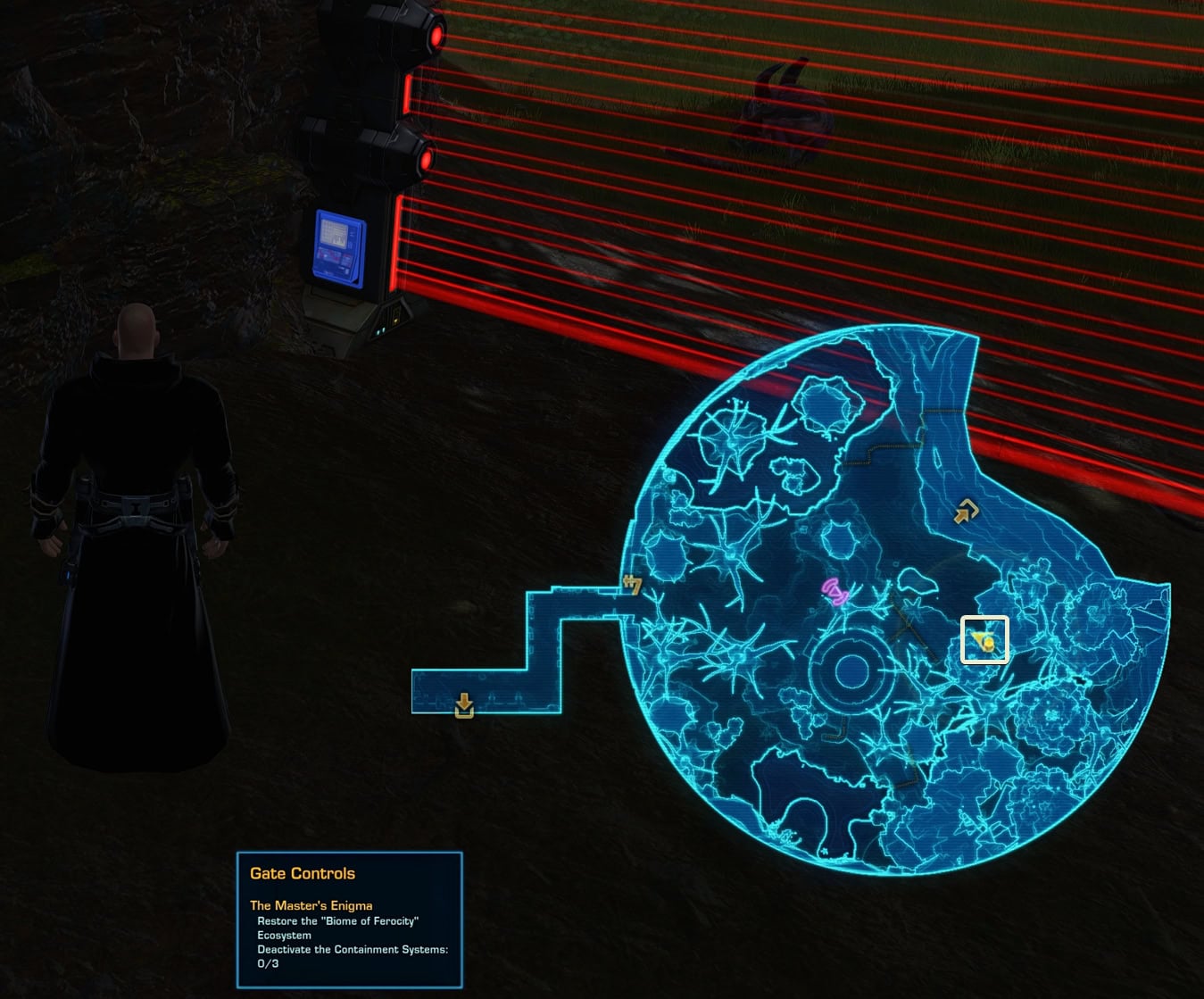Screen dimensions: 1204x999
Task: Select the gate icon on the map's left edge
Action: coord(632,585)
